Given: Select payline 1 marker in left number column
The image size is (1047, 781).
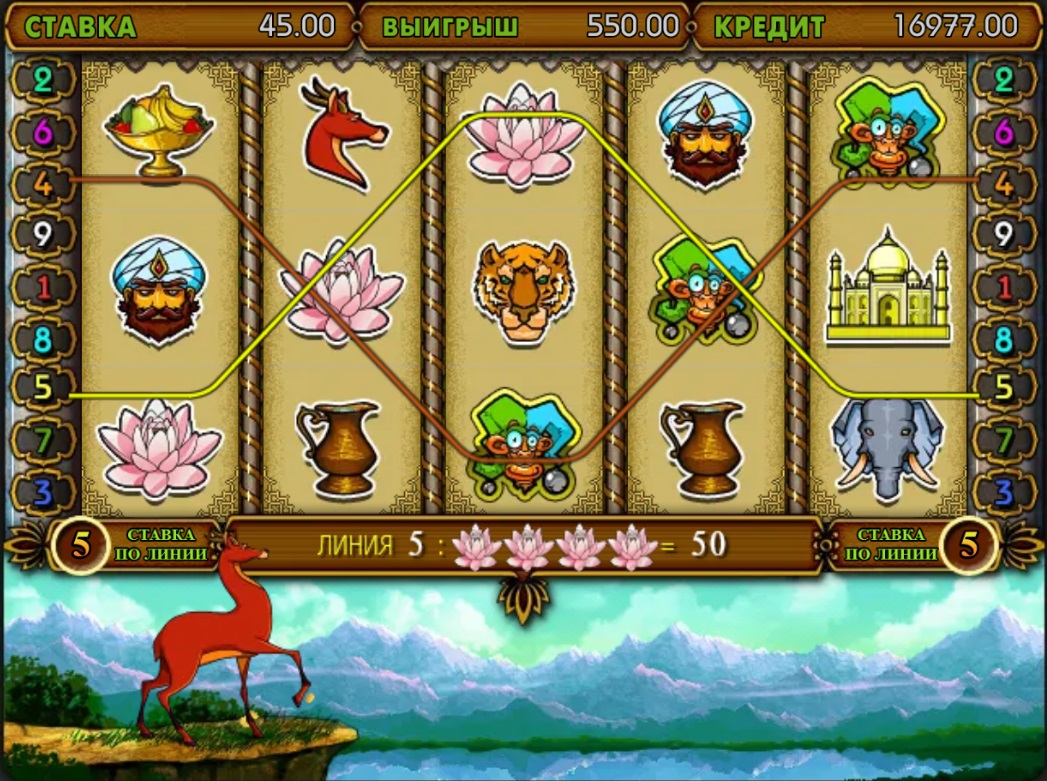Looking at the screenshot, I should click(43, 288).
